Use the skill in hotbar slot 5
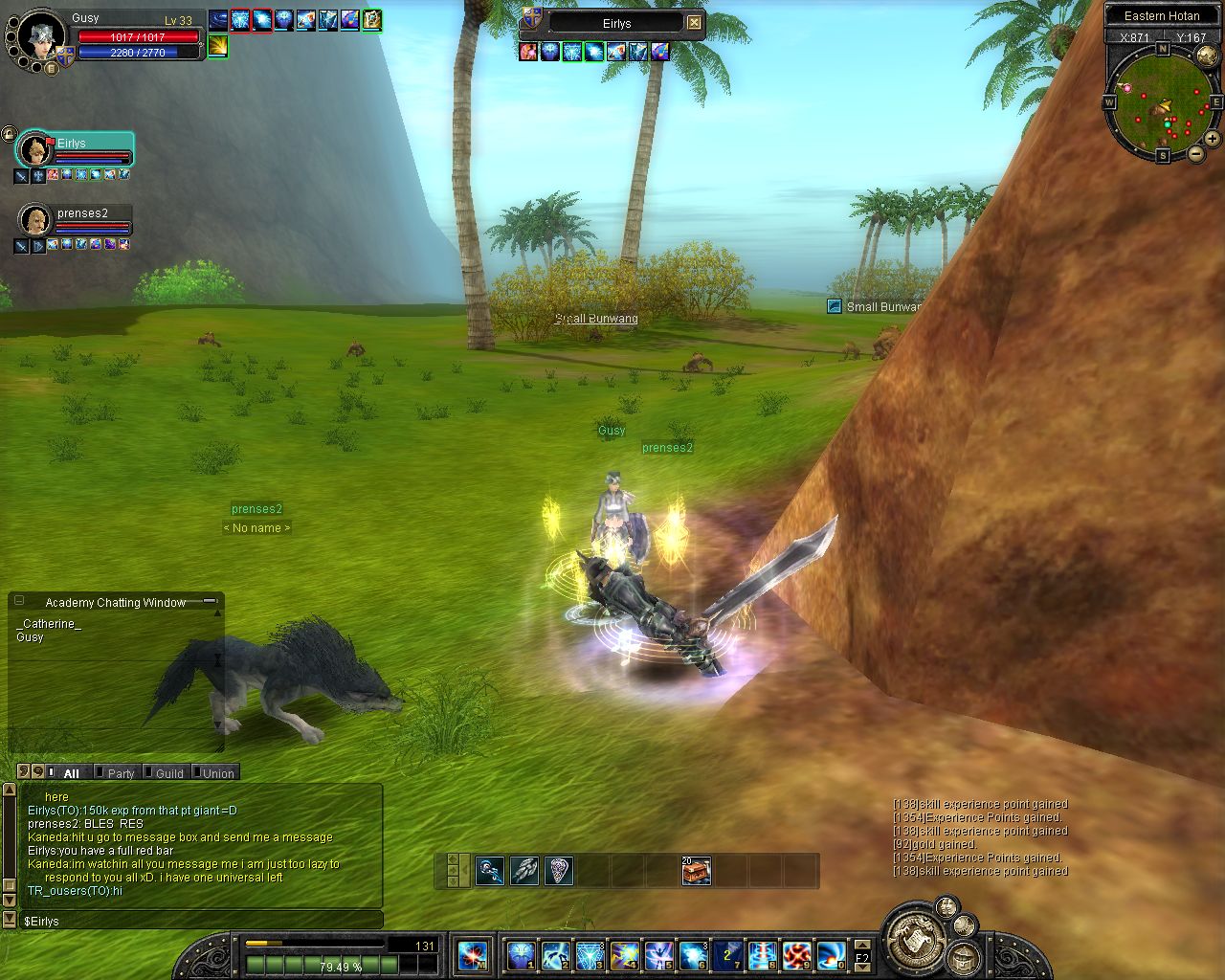 click(x=658, y=955)
